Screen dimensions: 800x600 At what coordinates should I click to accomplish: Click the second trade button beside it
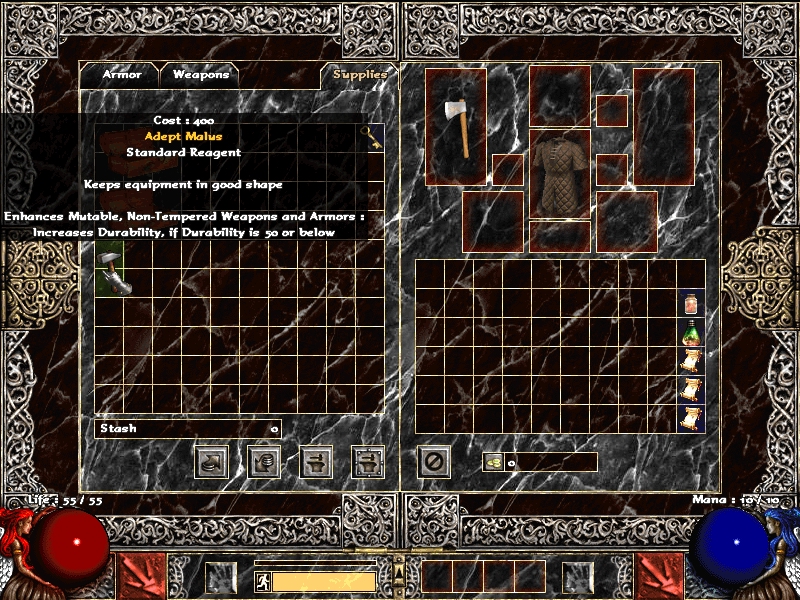tap(263, 461)
